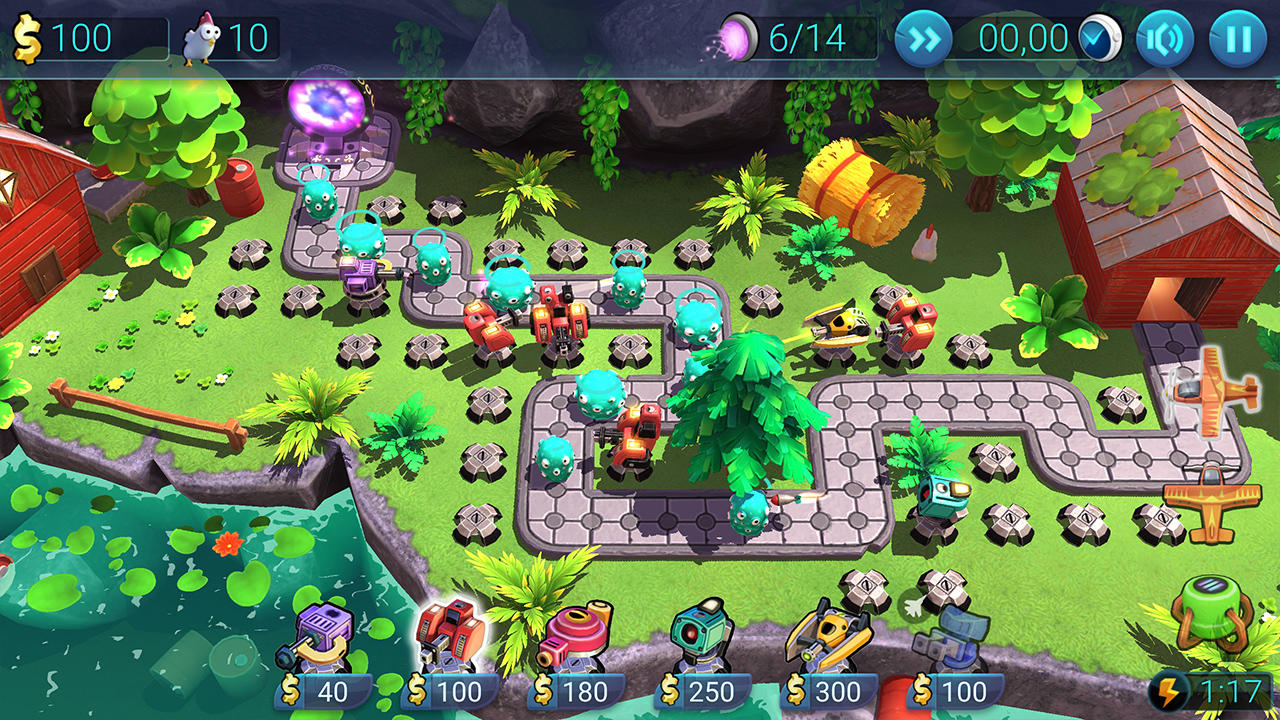Viewport: 1280px width, 720px height.
Task: Toggle fast-forward game speed
Action: pos(925,40)
